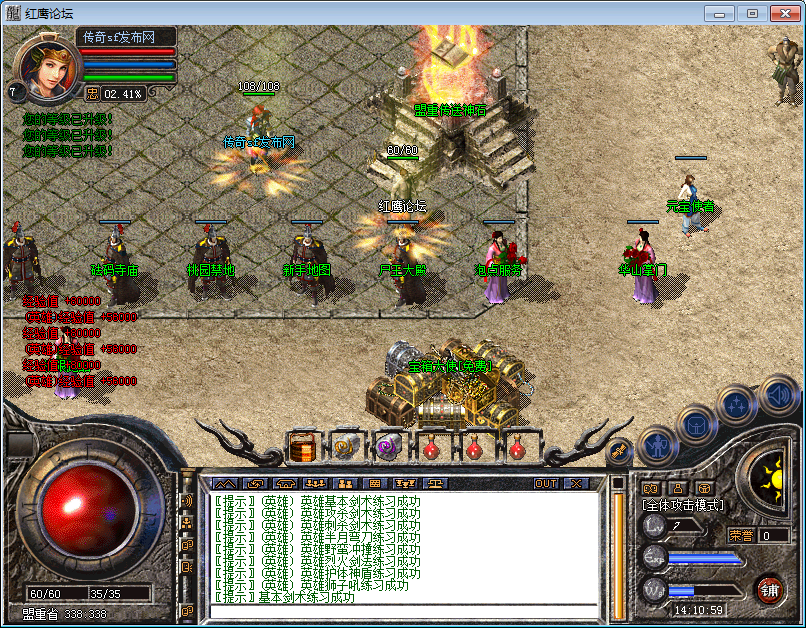Use the gold spiral scroll in the belt
This screenshot has height=628, width=806.
tap(345, 447)
